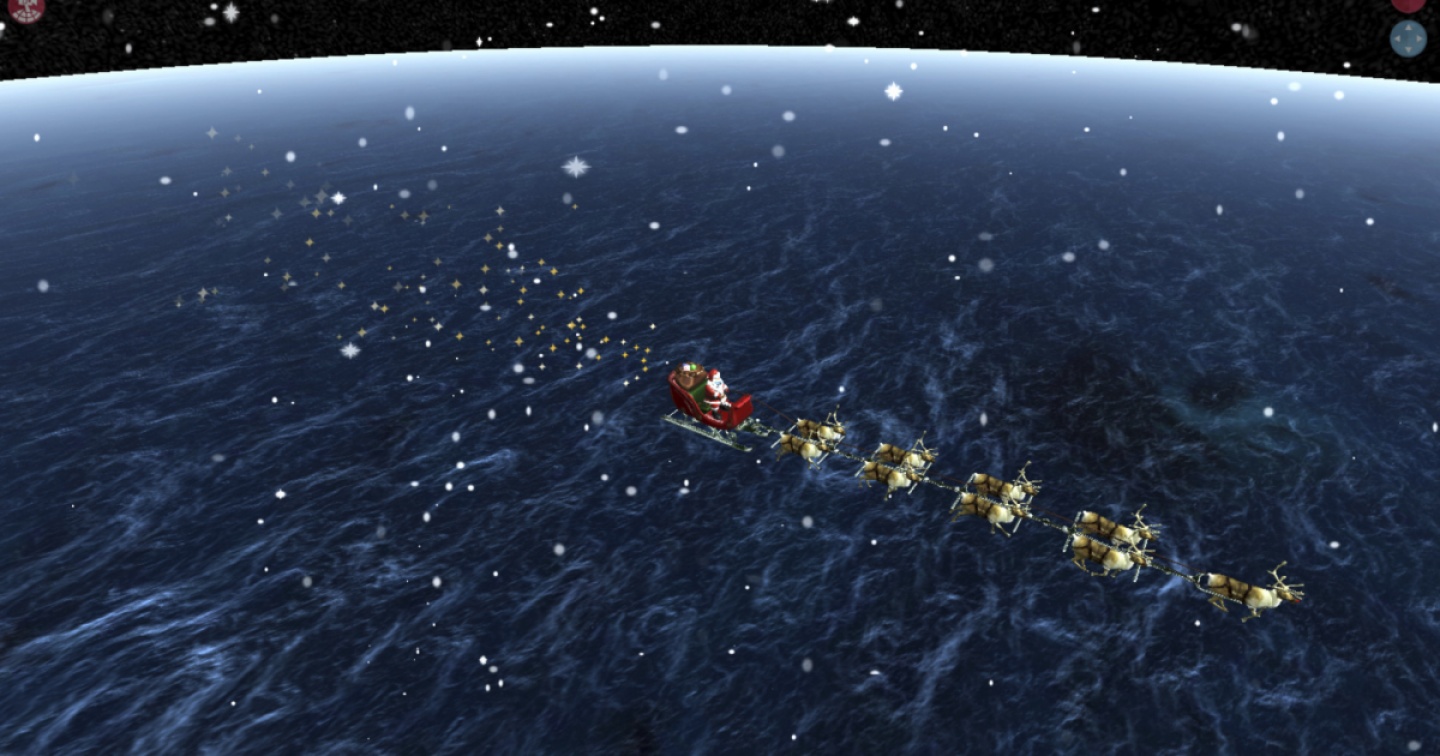
Task: Click the red circle button above the arrows
Action: tap(1408, 4)
